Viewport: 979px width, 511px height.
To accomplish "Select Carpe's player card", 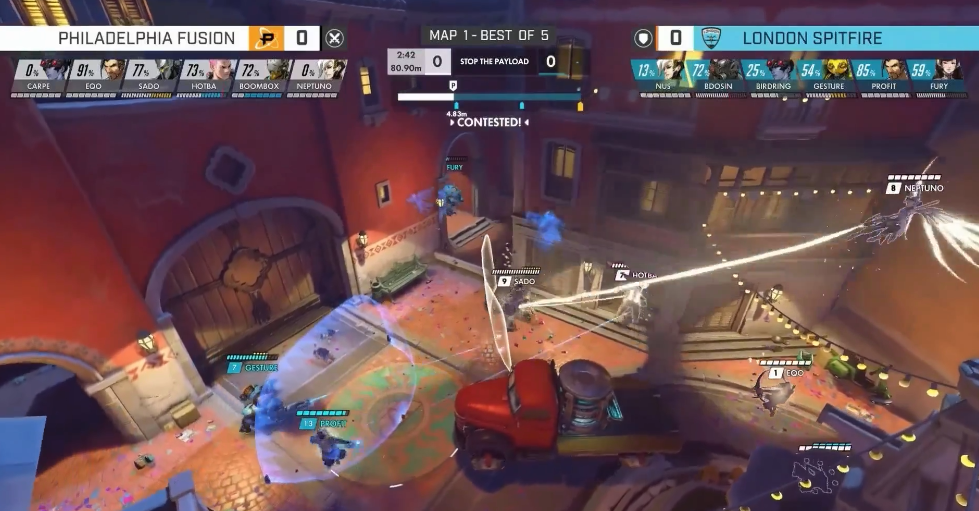I will click(39, 75).
